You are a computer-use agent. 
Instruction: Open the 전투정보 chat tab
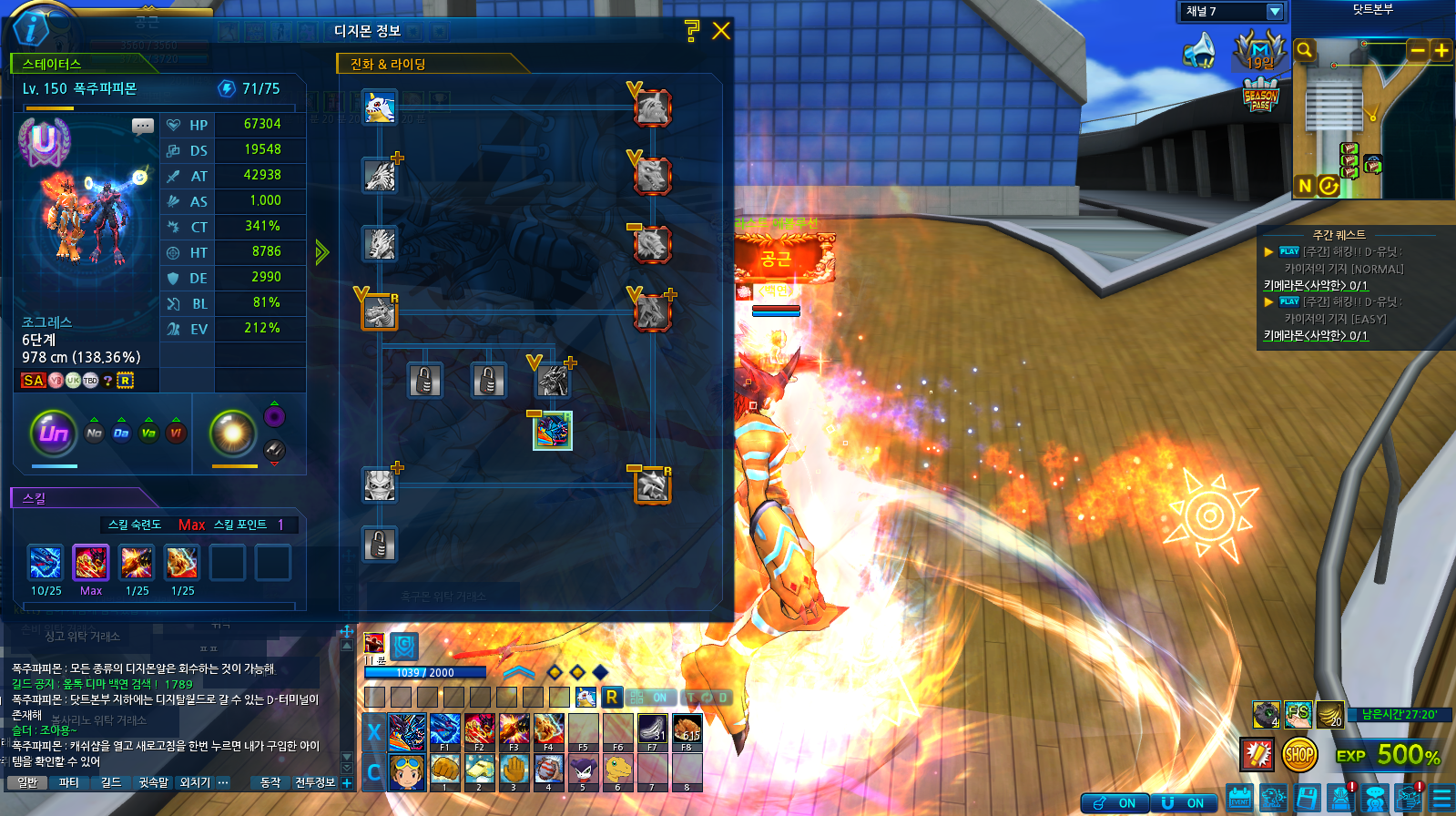click(315, 782)
